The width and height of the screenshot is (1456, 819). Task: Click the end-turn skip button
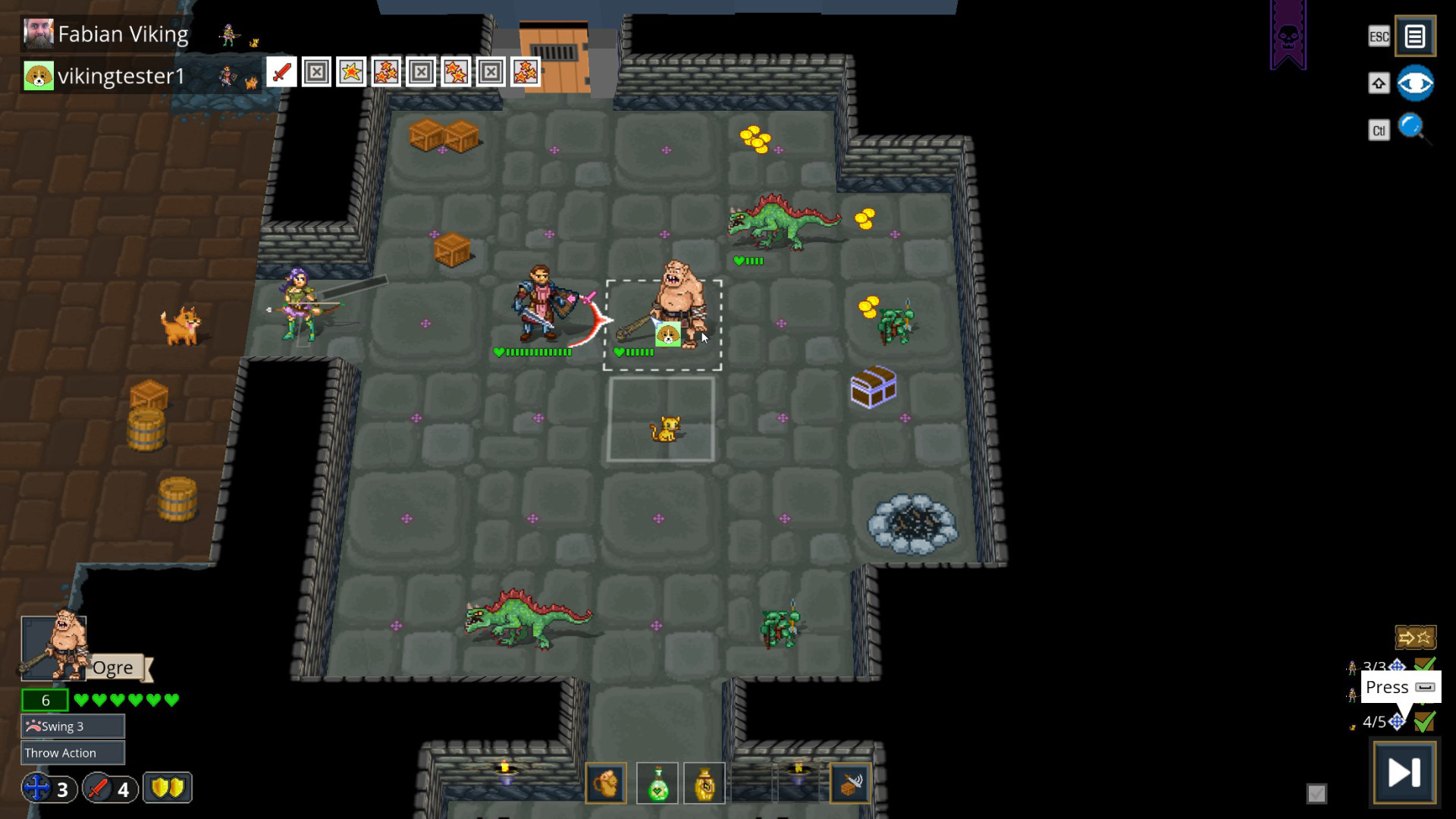(x=1404, y=772)
